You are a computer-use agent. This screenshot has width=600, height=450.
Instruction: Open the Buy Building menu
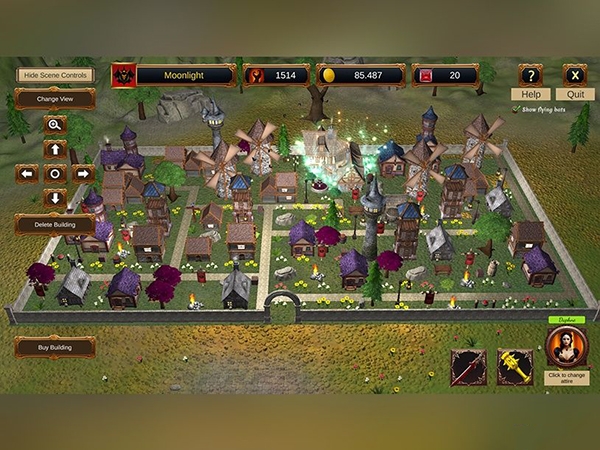click(x=55, y=347)
